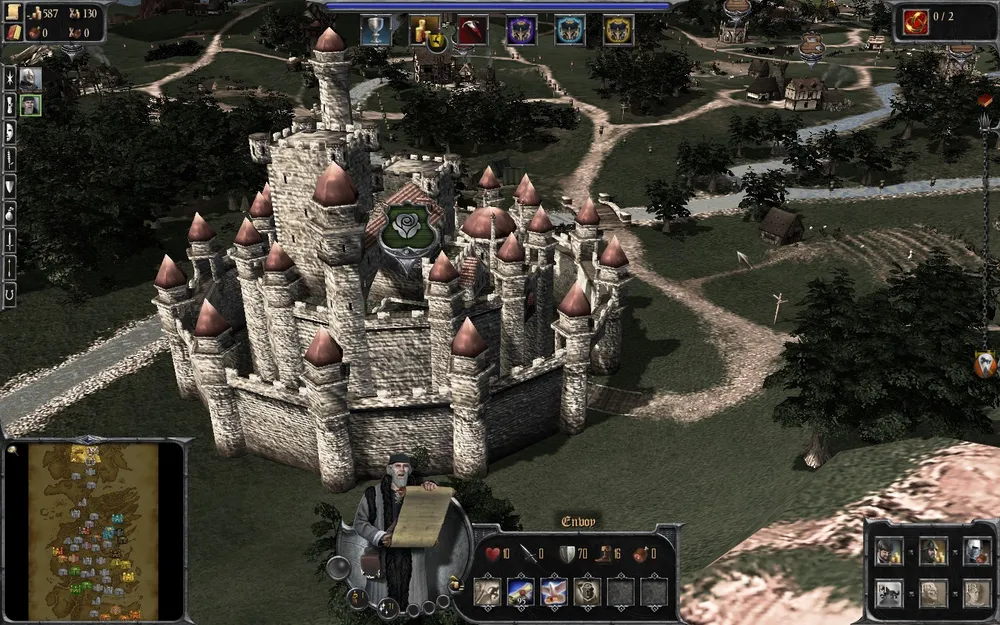1000x625 pixels.
Task: Open the parchment scroll button
Action: pyautogui.click(x=13, y=13)
